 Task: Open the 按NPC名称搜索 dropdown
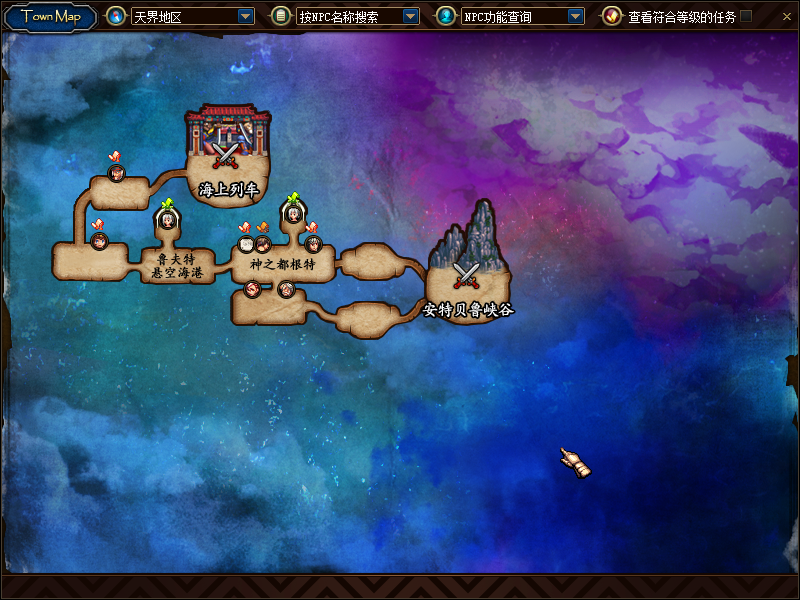pos(410,16)
